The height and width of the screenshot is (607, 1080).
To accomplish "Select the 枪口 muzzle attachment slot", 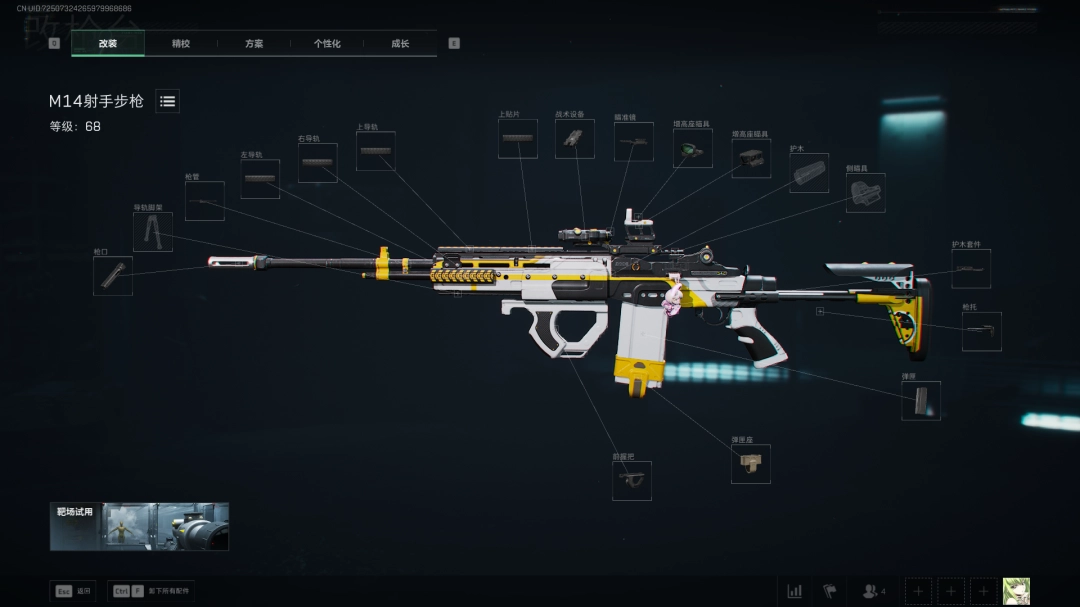I will point(113,275).
